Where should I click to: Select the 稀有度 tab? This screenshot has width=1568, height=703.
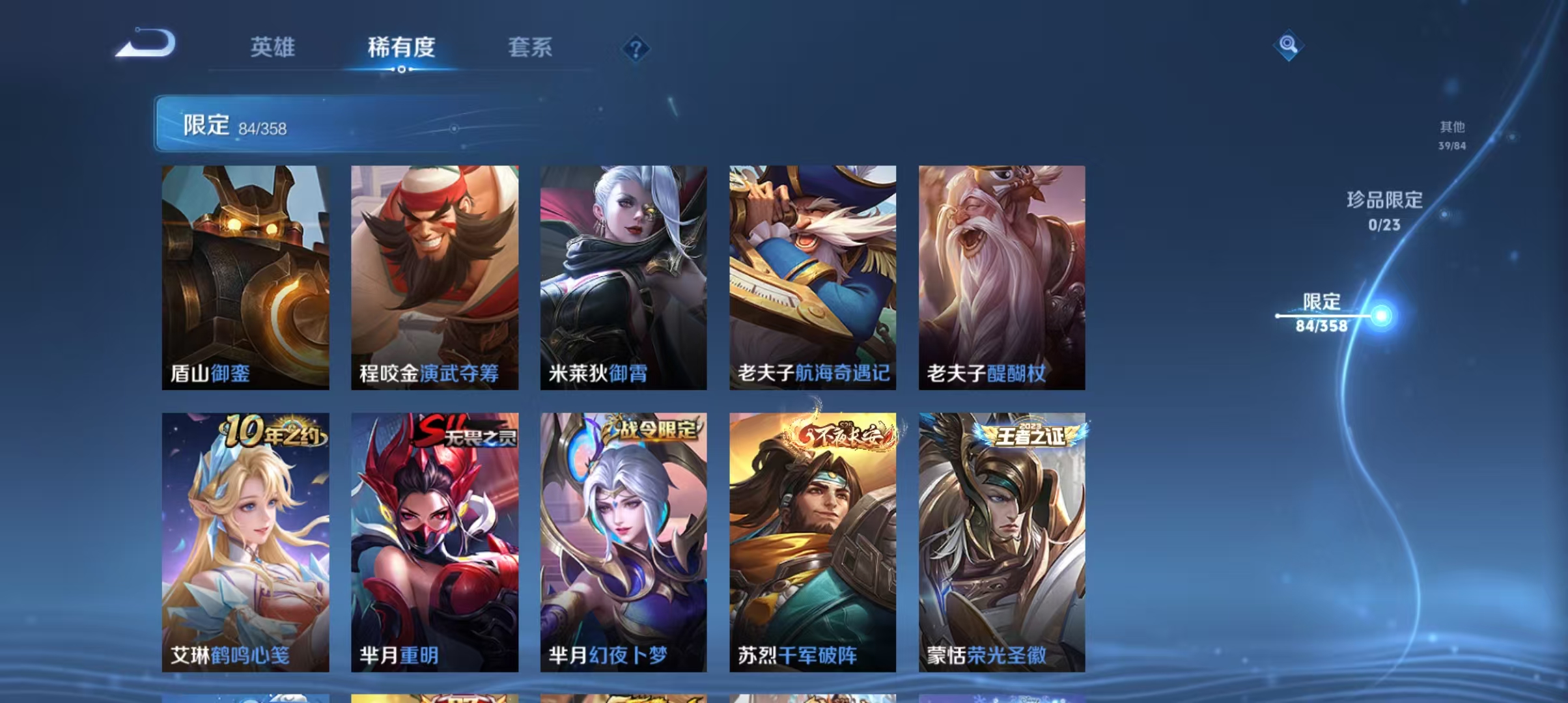tap(400, 47)
